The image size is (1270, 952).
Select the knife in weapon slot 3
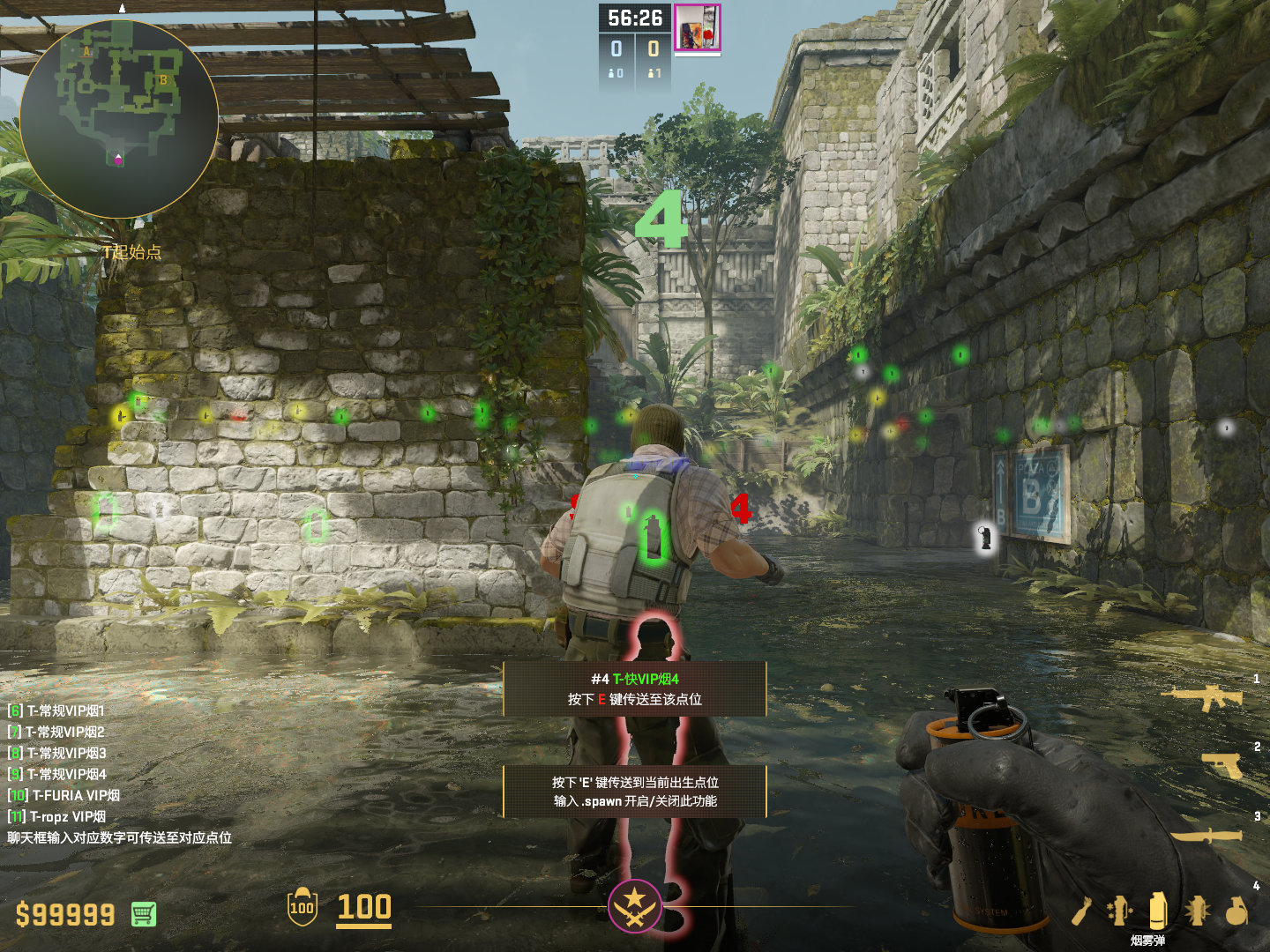[1206, 834]
